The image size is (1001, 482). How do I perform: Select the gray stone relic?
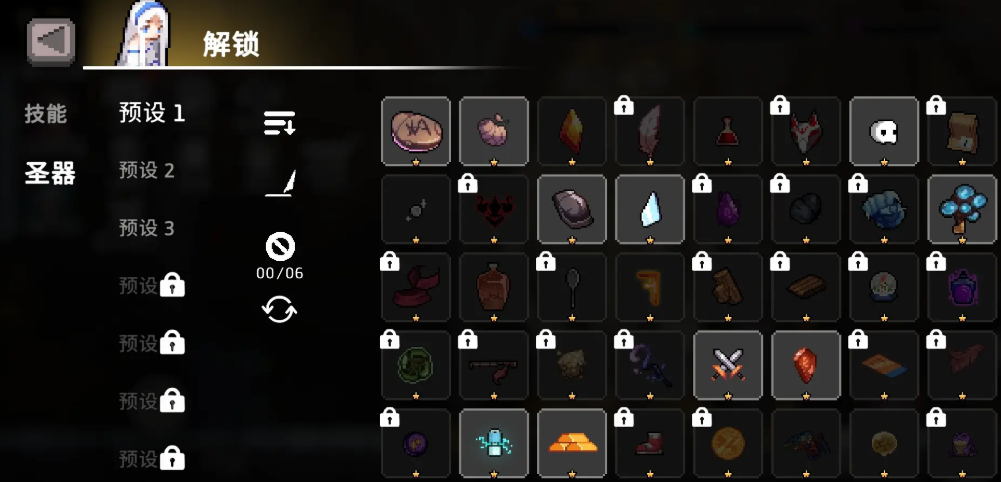click(x=572, y=208)
